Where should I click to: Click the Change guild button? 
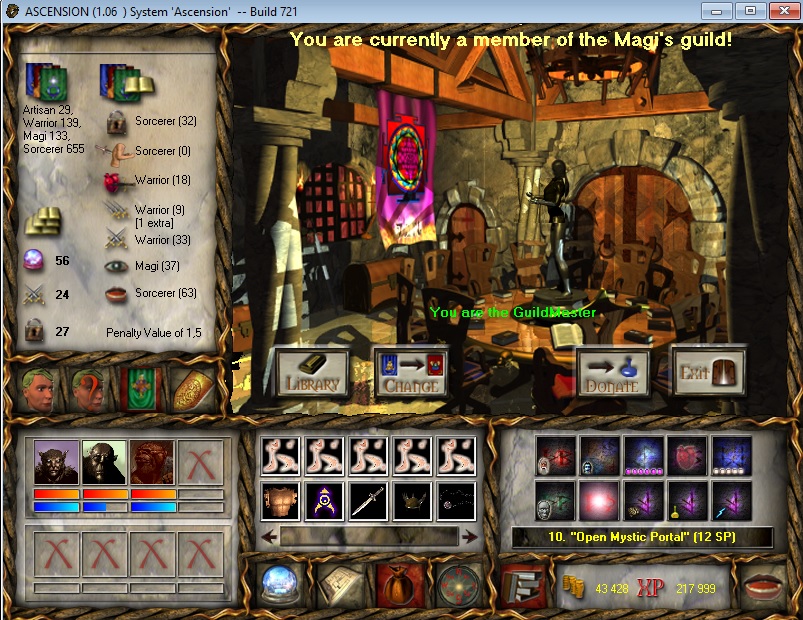[410, 372]
